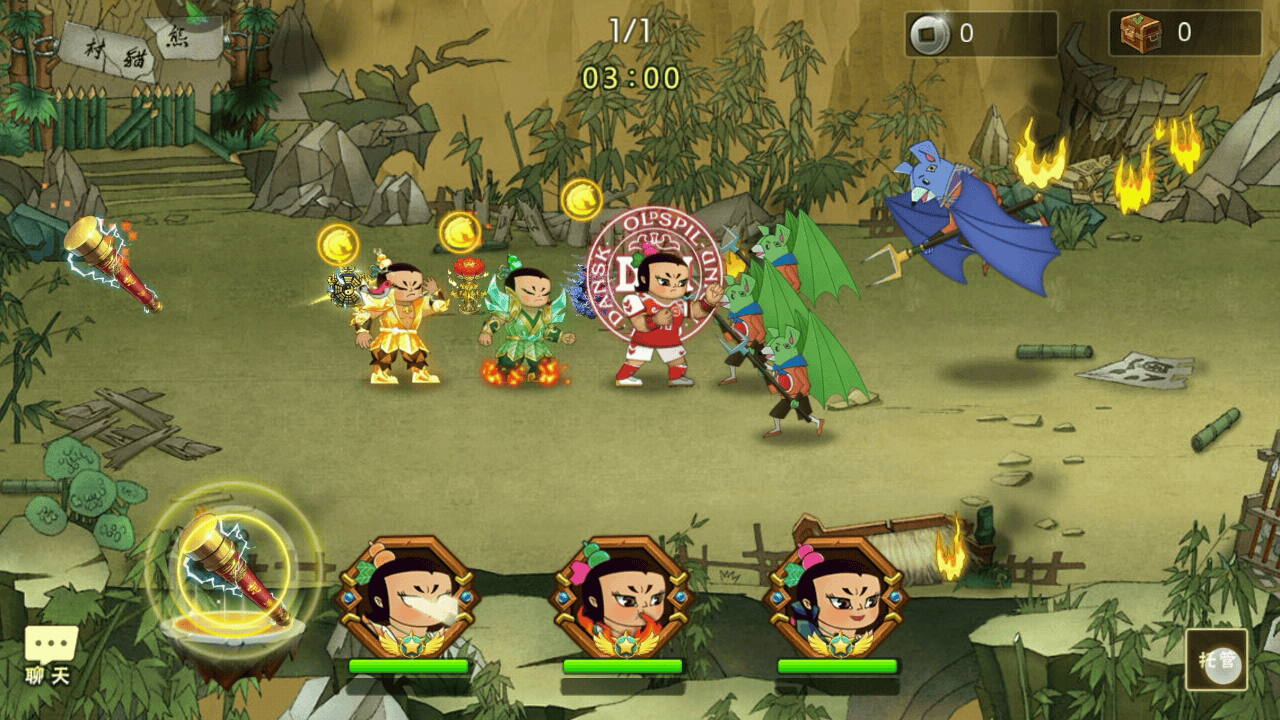Select the hero portrait blowing white smoke
Screen dimensions: 1280x720
407,598
